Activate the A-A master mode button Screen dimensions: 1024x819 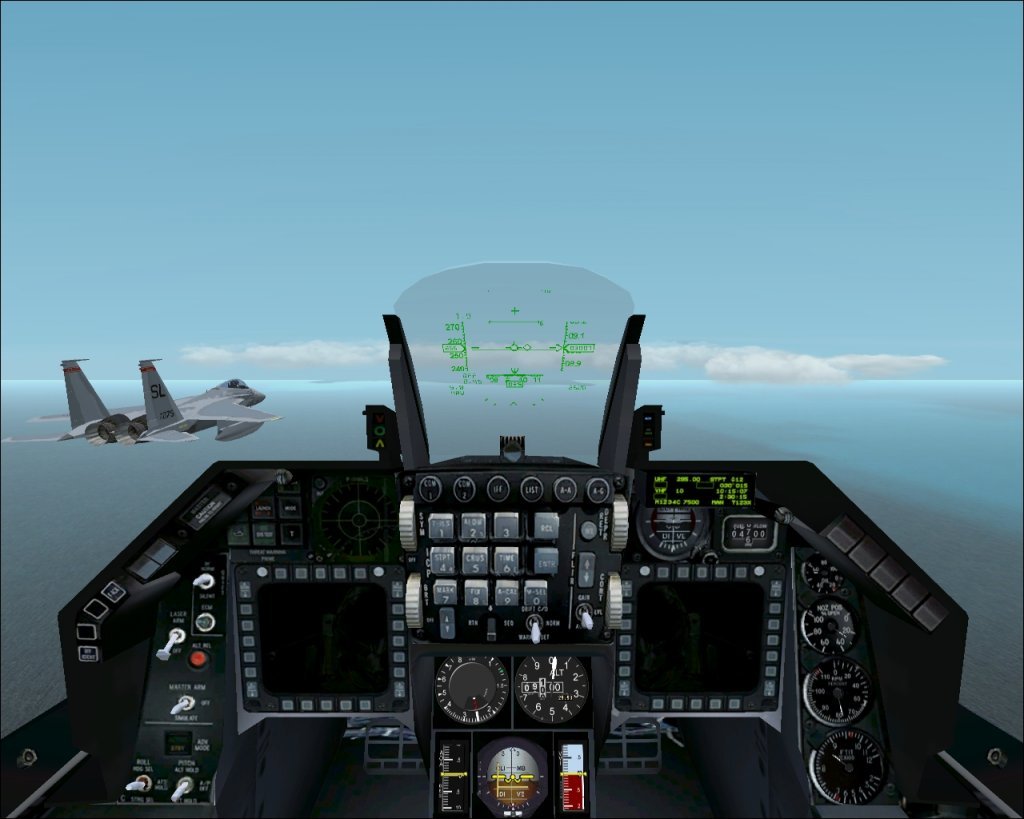566,488
